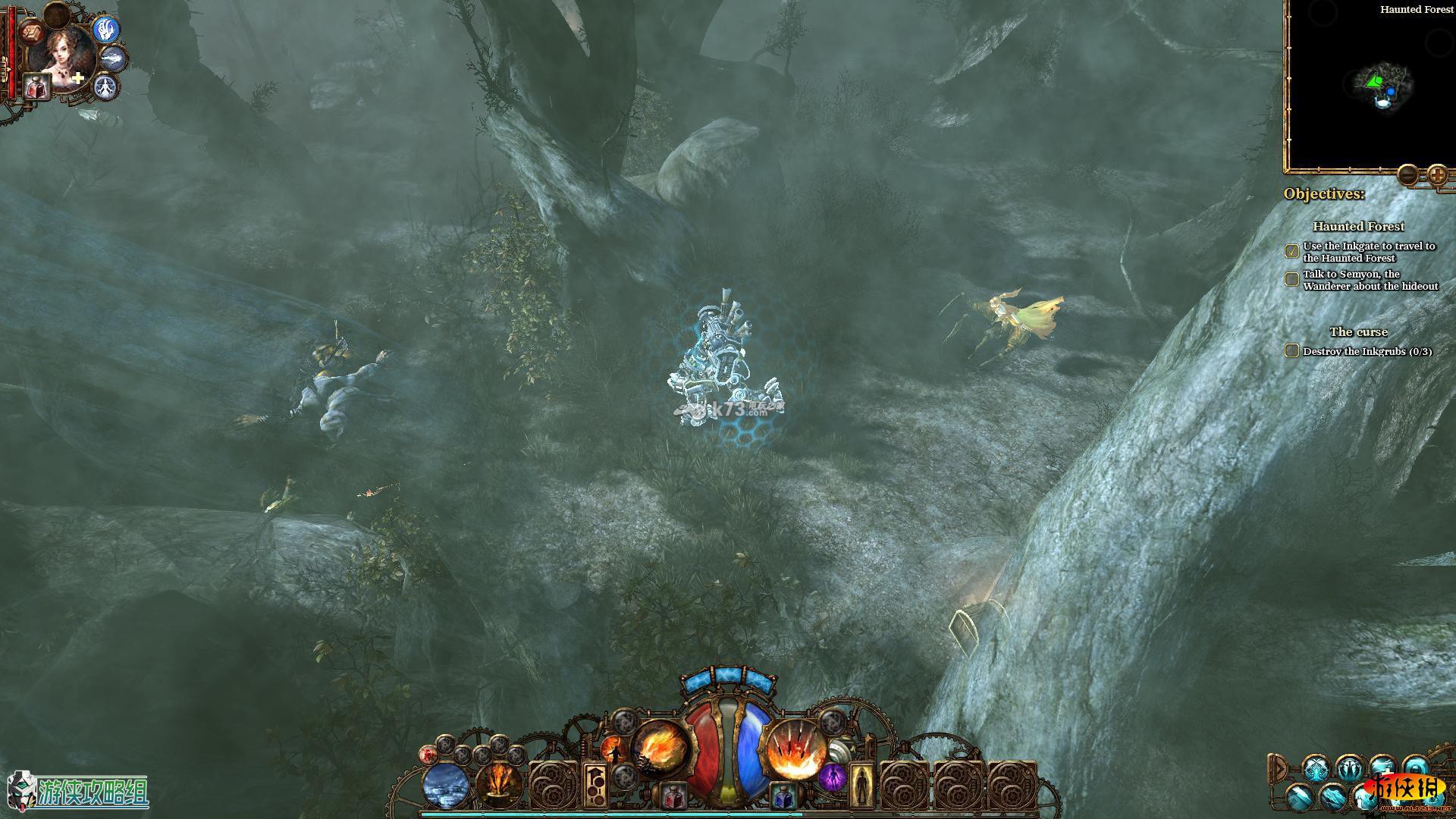Open the crossed pistols menu icon
This screenshot has height=819, width=1456.
[1316, 768]
